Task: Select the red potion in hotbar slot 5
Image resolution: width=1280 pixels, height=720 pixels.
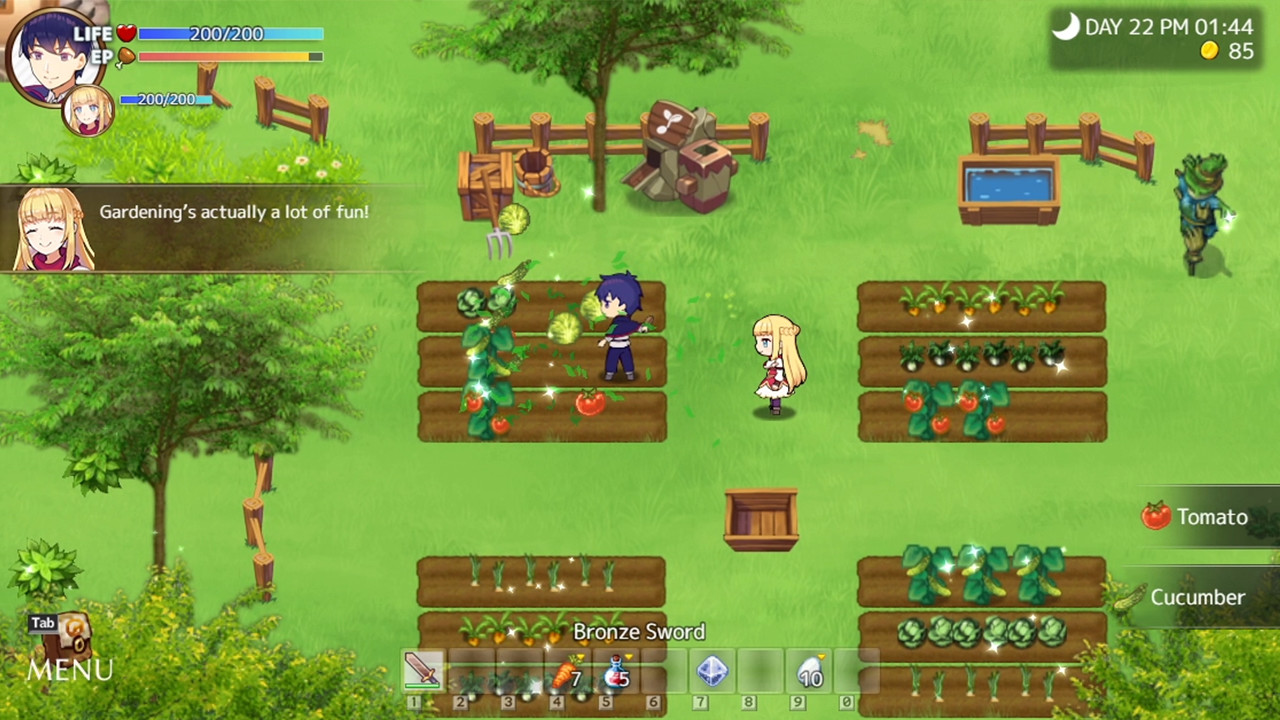Action: click(616, 672)
